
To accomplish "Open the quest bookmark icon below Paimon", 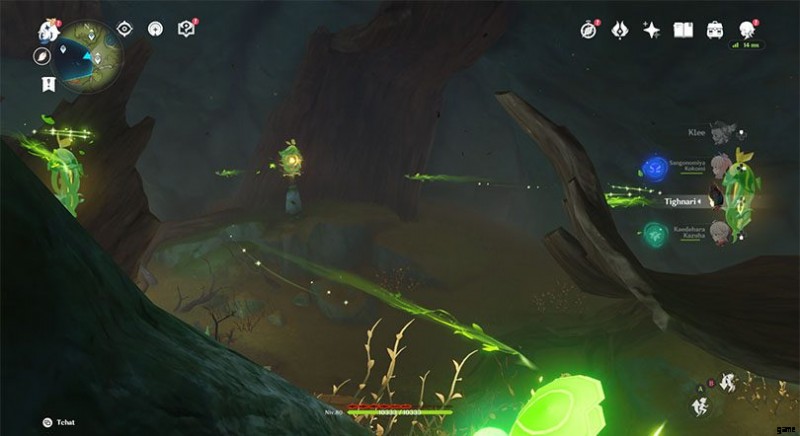I will coord(47,84).
